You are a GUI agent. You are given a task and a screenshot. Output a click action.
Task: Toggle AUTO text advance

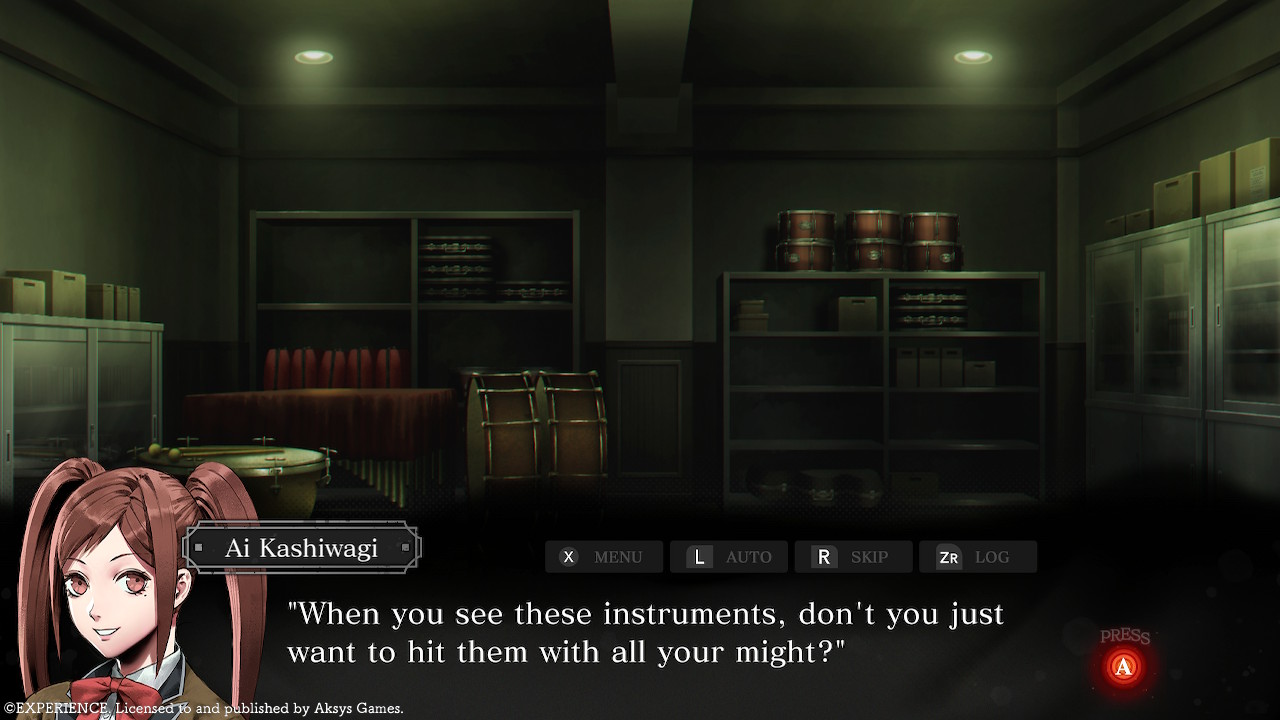[x=728, y=557]
